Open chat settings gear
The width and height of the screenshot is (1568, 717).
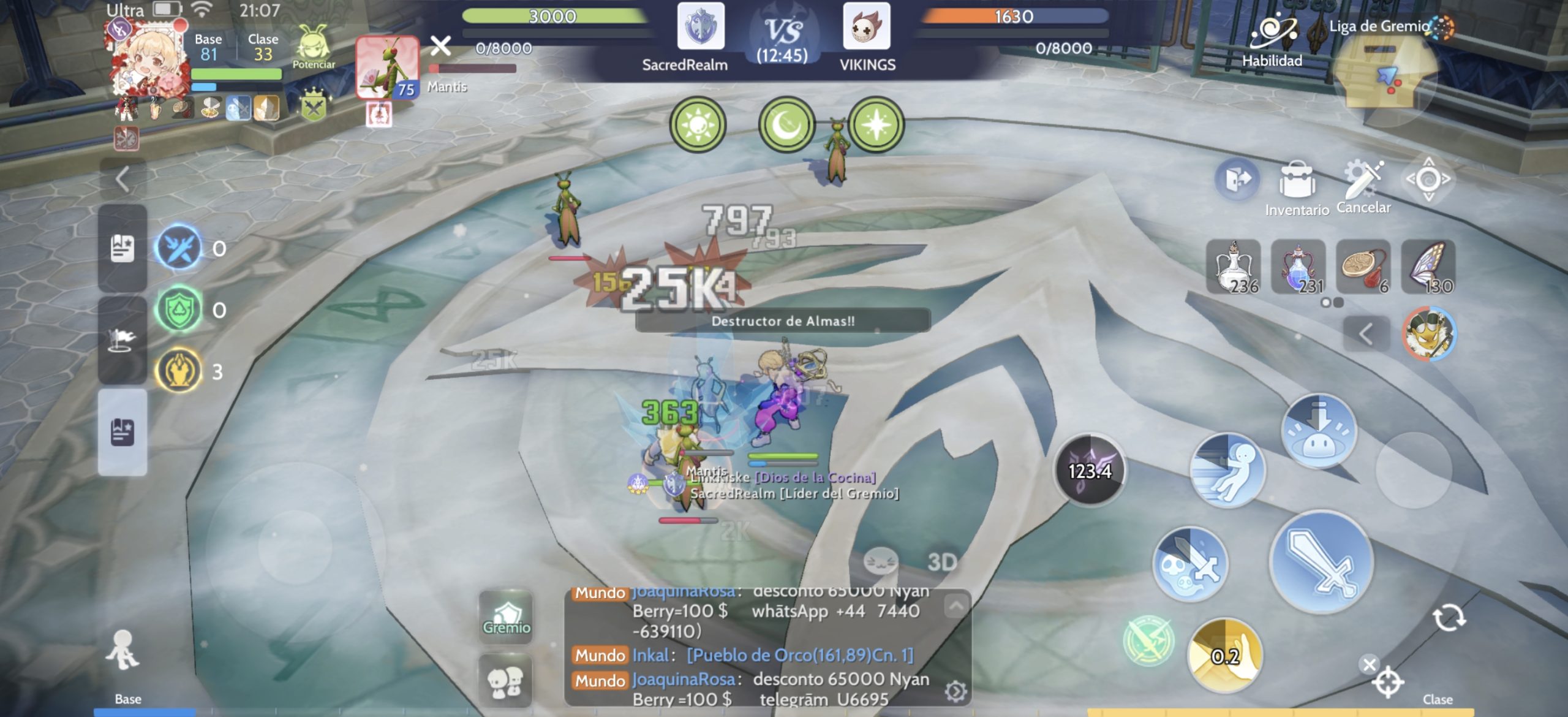tap(955, 692)
